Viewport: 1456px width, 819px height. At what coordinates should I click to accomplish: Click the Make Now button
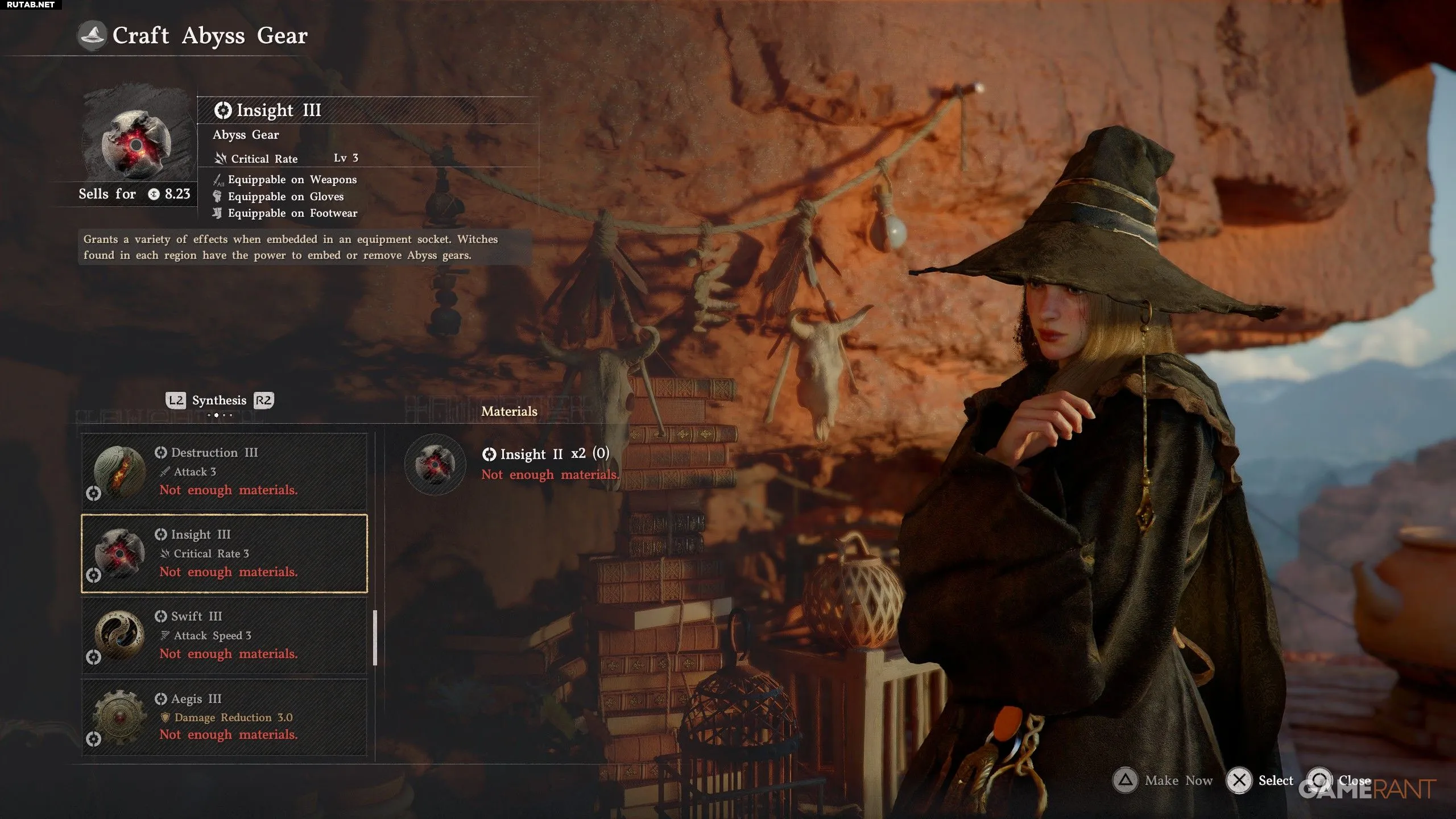click(1163, 780)
